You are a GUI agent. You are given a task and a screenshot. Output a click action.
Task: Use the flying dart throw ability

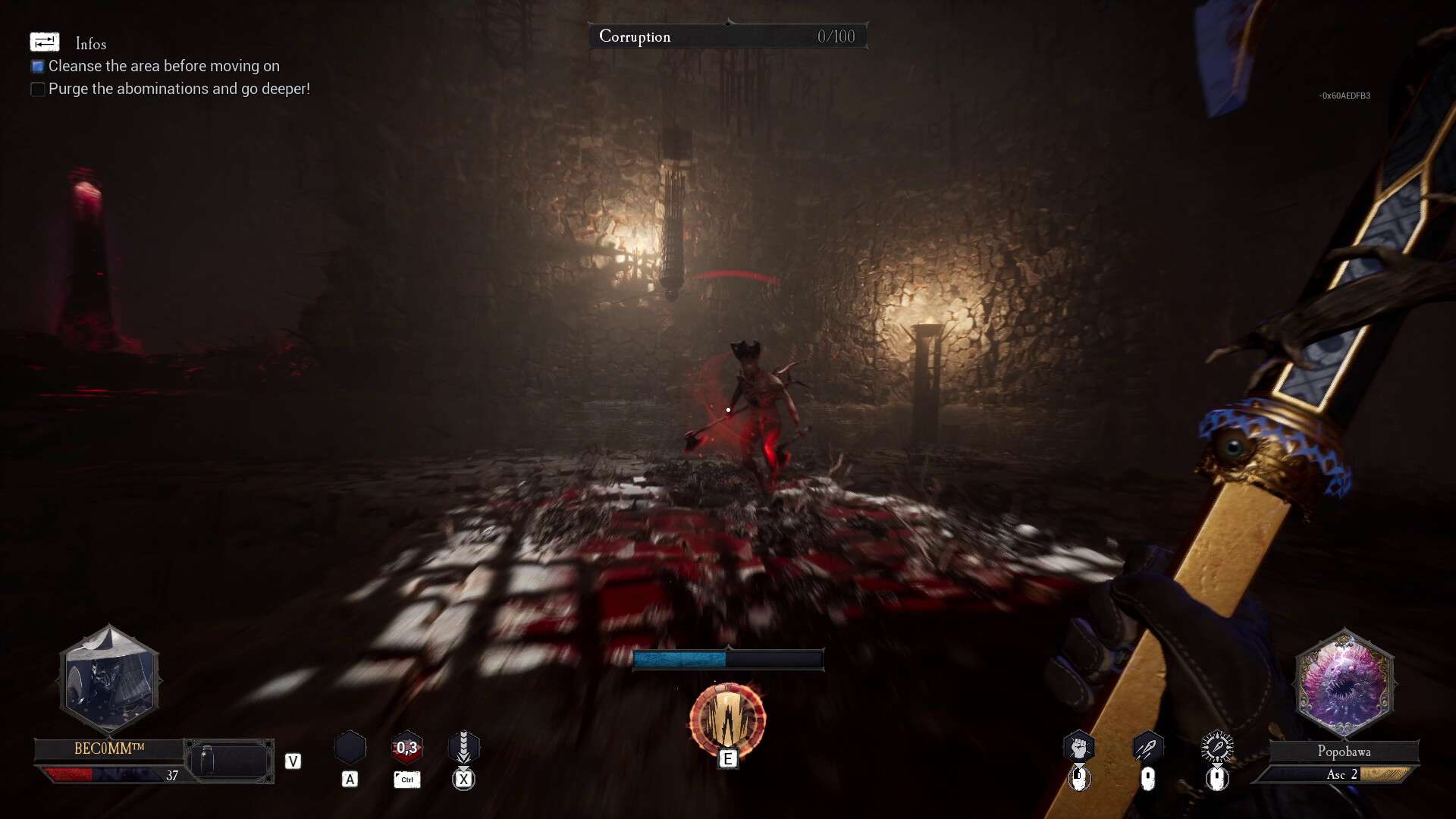[1147, 748]
